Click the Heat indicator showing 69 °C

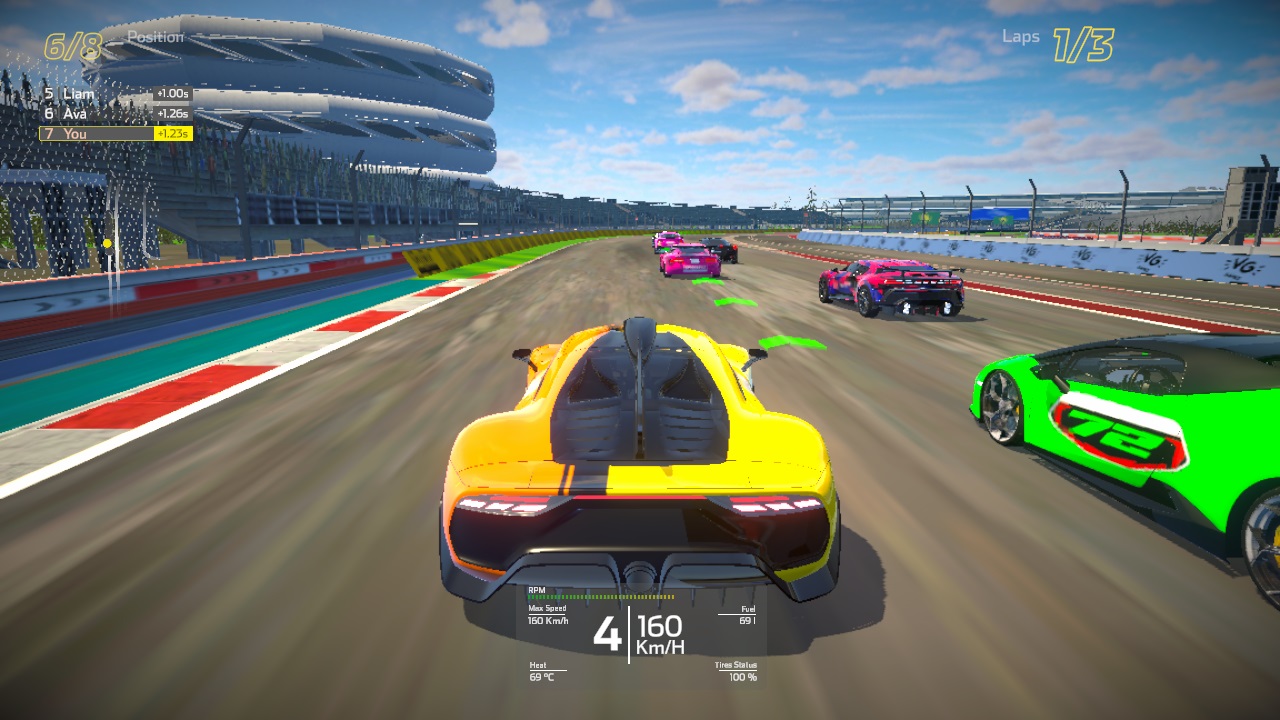[539, 670]
